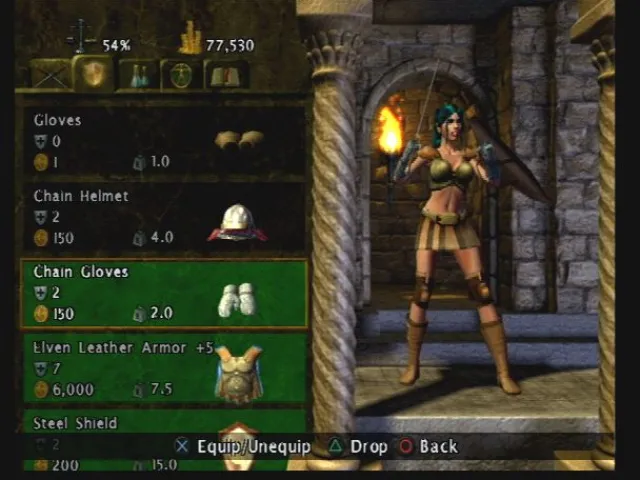Open the character figure tab
This screenshot has width=640, height=480.
(x=181, y=75)
